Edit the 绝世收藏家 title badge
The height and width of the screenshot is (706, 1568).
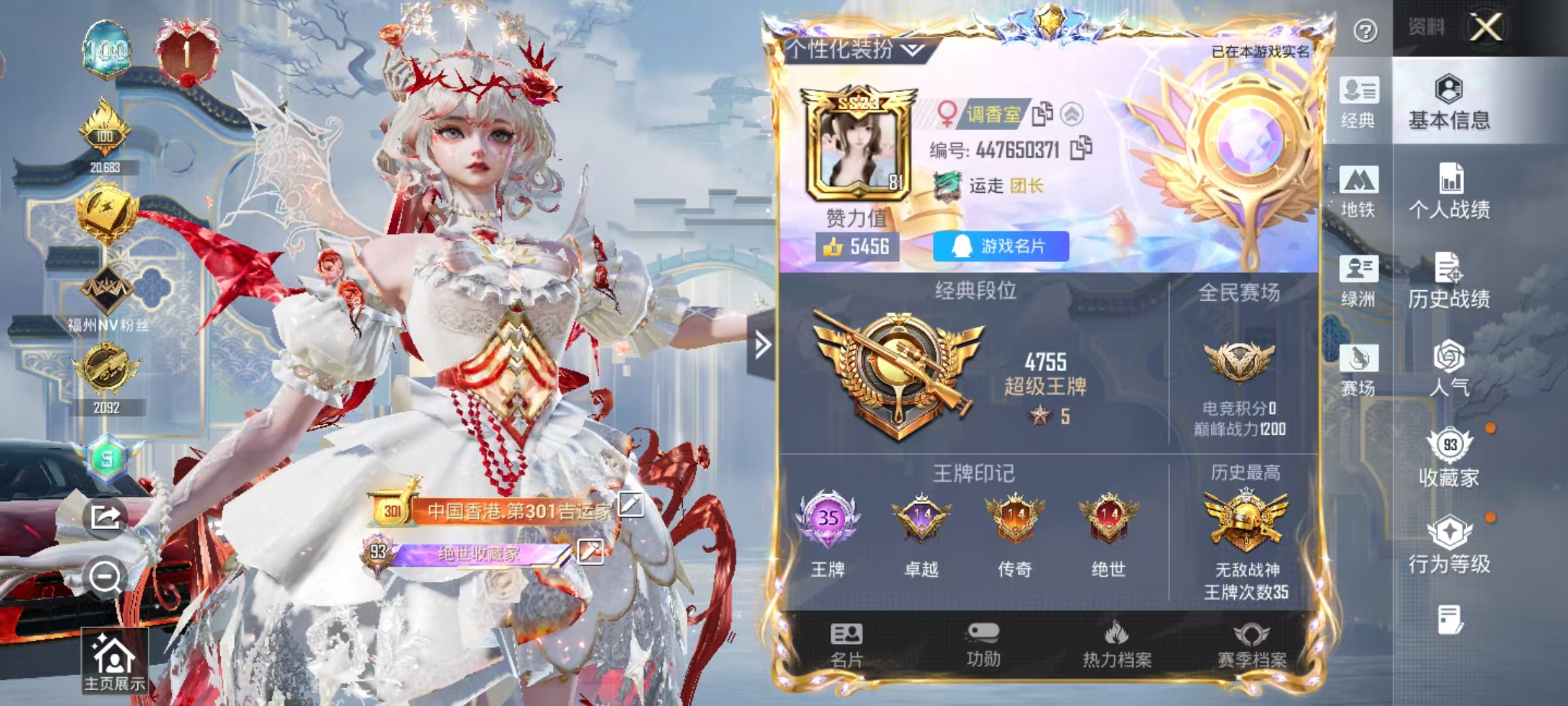(x=590, y=552)
